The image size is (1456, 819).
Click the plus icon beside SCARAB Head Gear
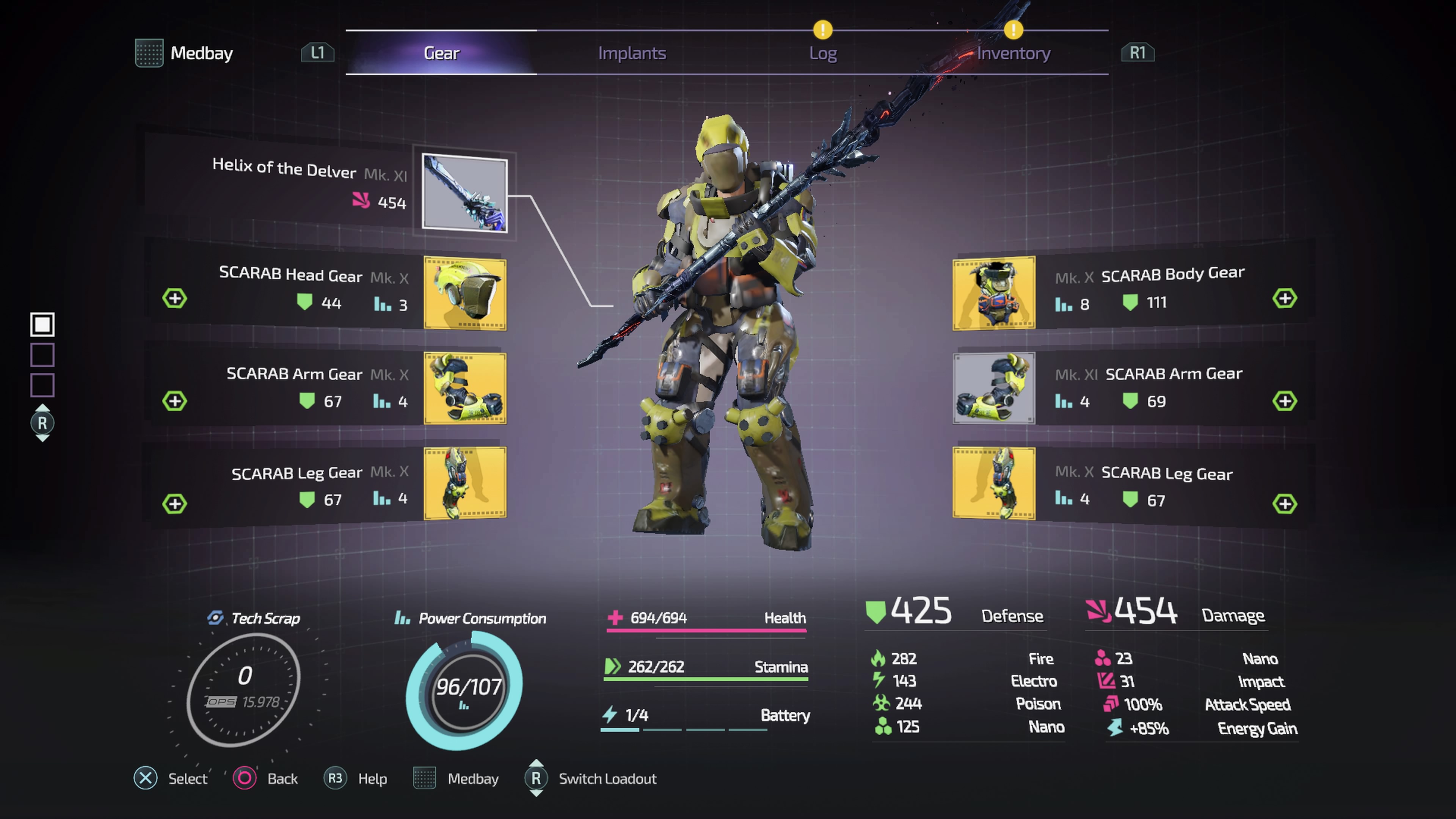point(175,298)
